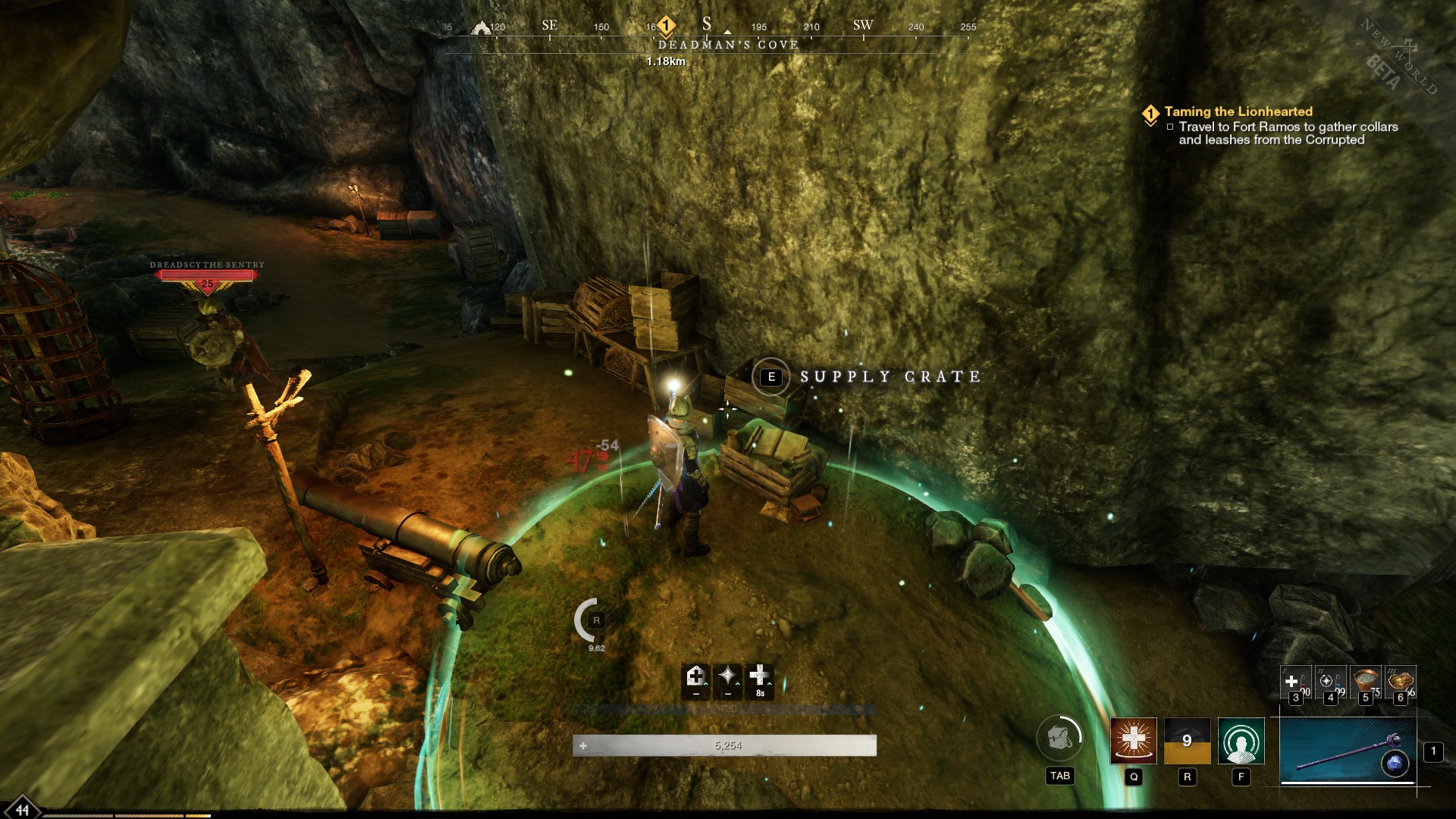This screenshot has width=1456, height=819.
Task: Click the Deadman's Cove location banner
Action: [726, 45]
